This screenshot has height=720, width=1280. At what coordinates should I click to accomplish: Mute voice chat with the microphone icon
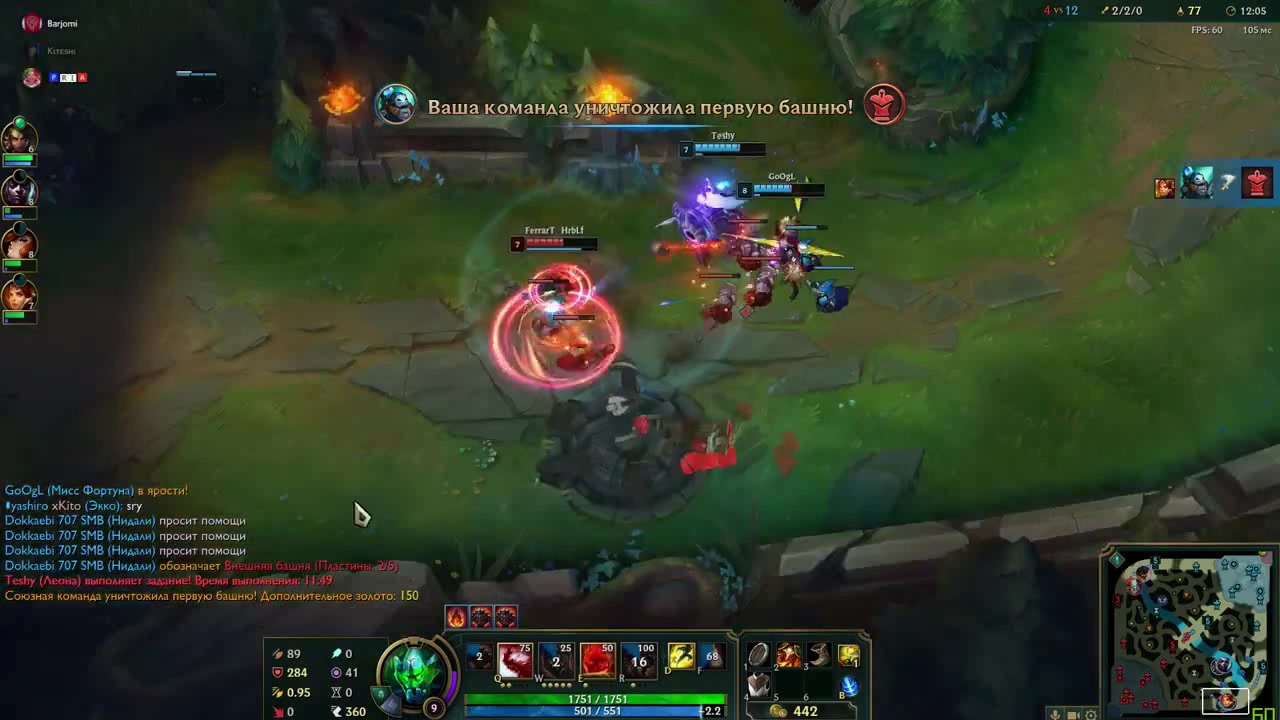pos(1056,713)
